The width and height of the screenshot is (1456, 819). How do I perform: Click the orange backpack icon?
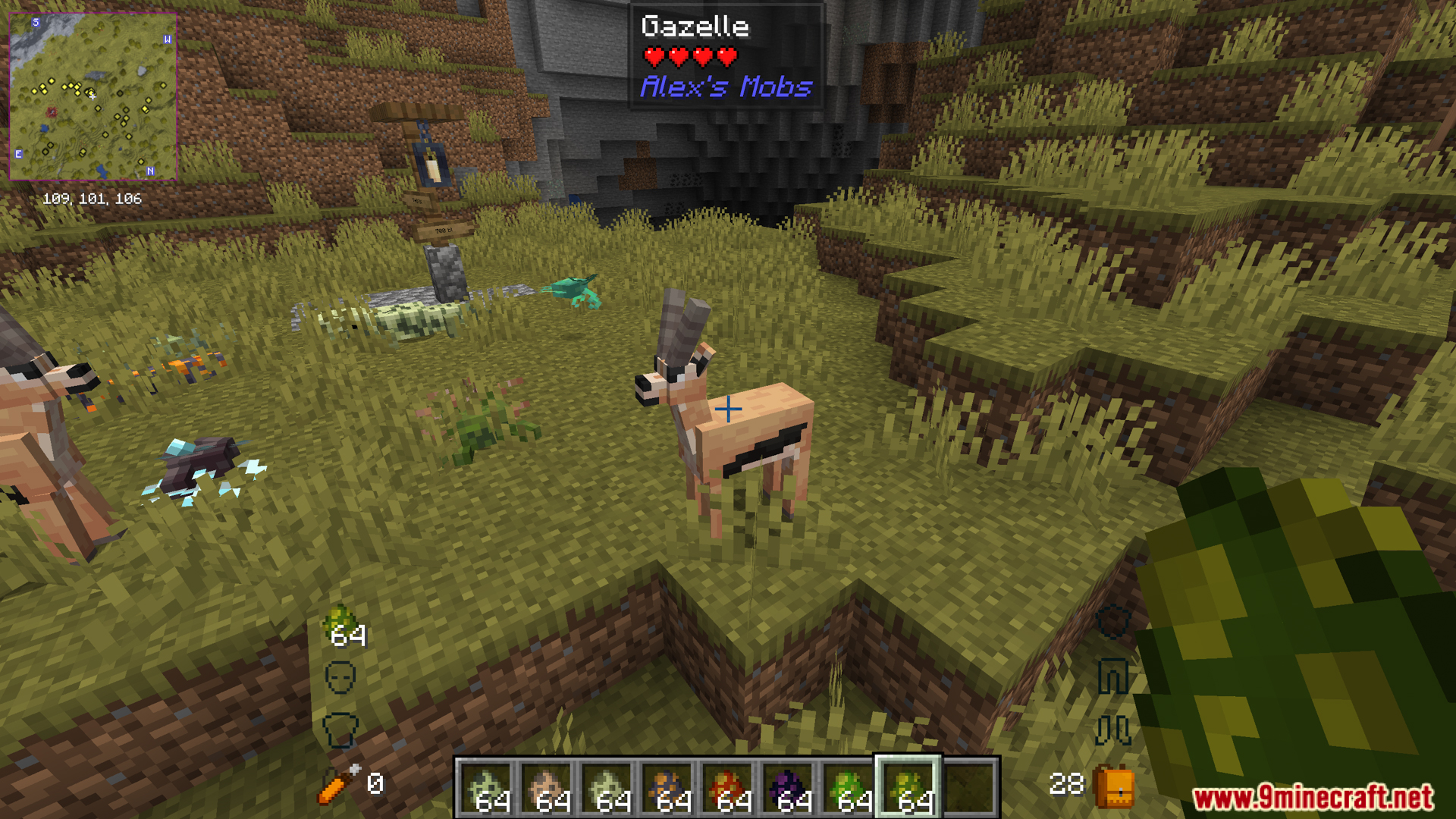click(1114, 786)
